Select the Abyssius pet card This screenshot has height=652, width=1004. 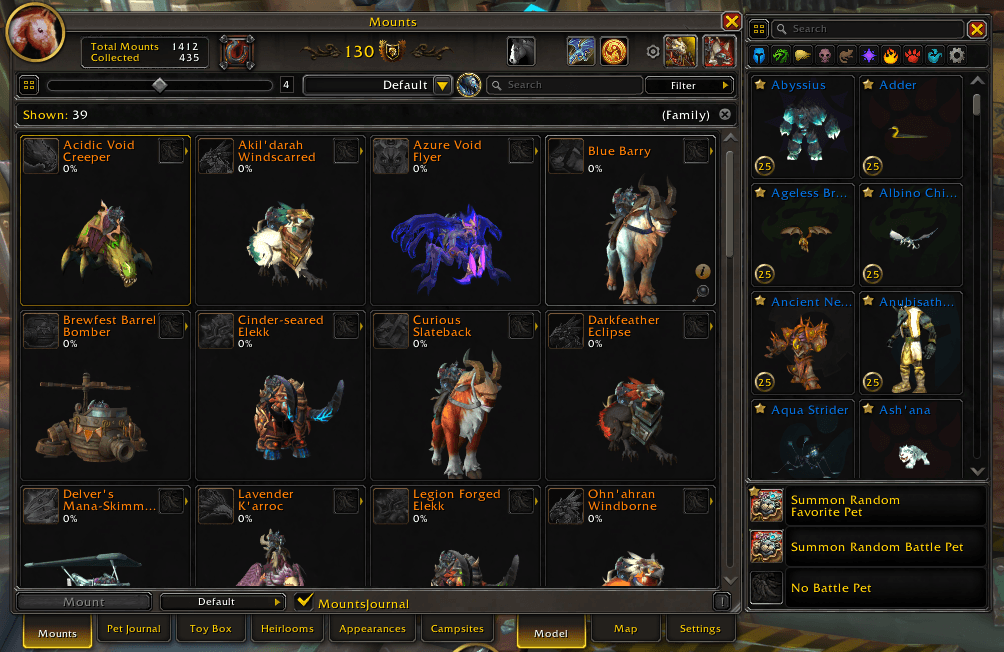pyautogui.click(x=803, y=127)
